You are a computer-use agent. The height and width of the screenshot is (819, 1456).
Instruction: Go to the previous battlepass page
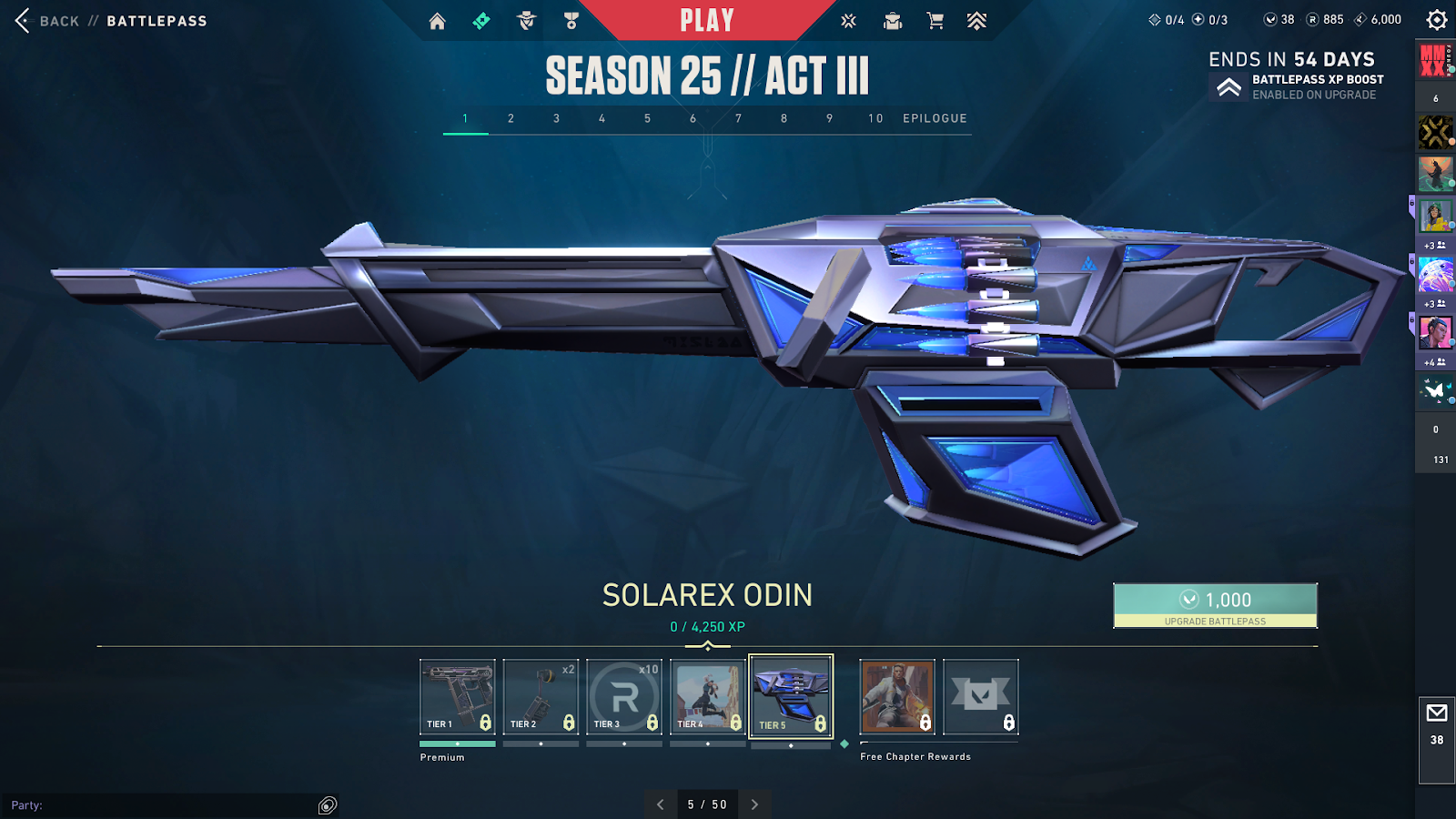tap(661, 804)
